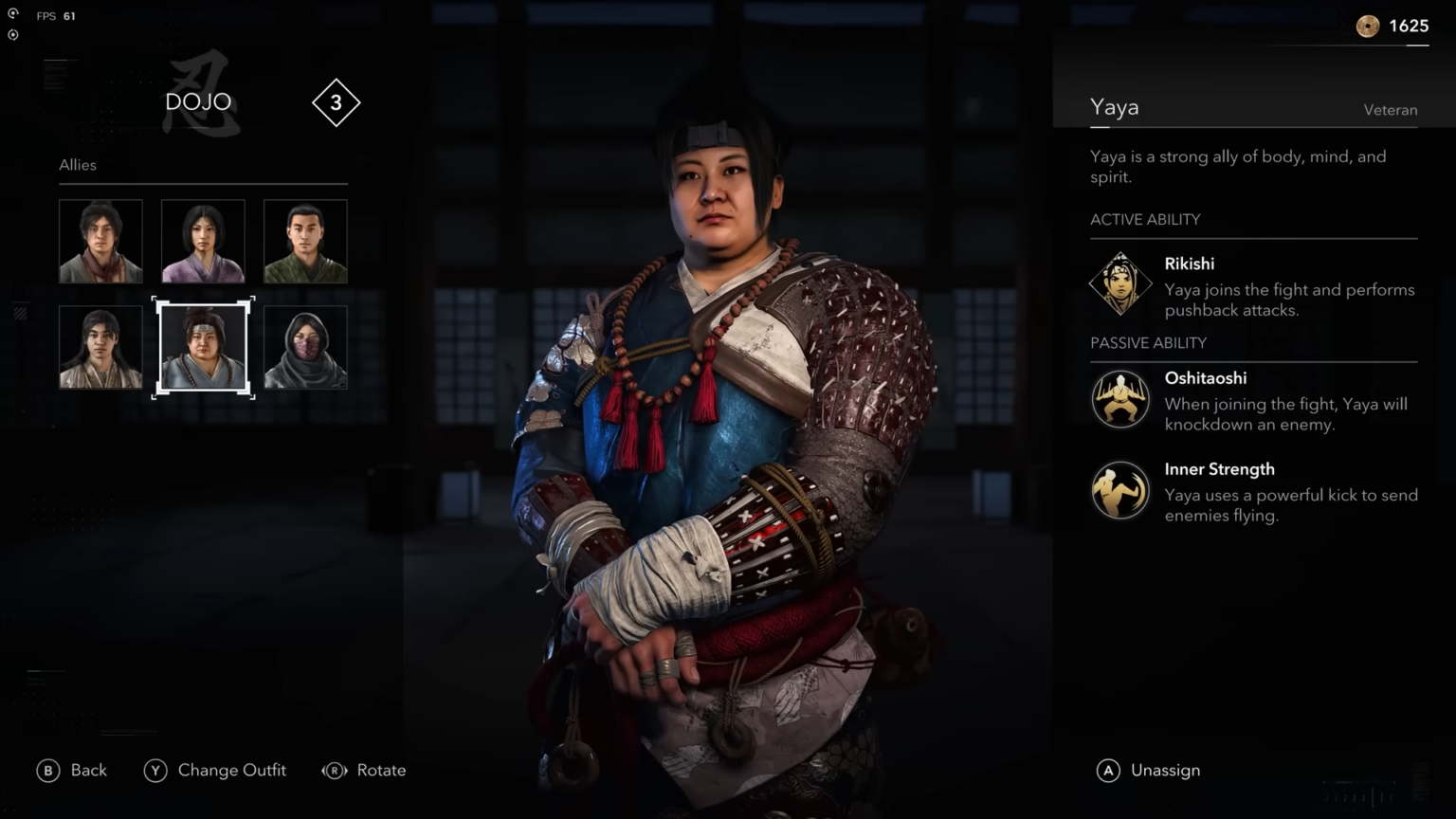Select the ally wearing the purple robe
The height and width of the screenshot is (819, 1456).
click(203, 241)
